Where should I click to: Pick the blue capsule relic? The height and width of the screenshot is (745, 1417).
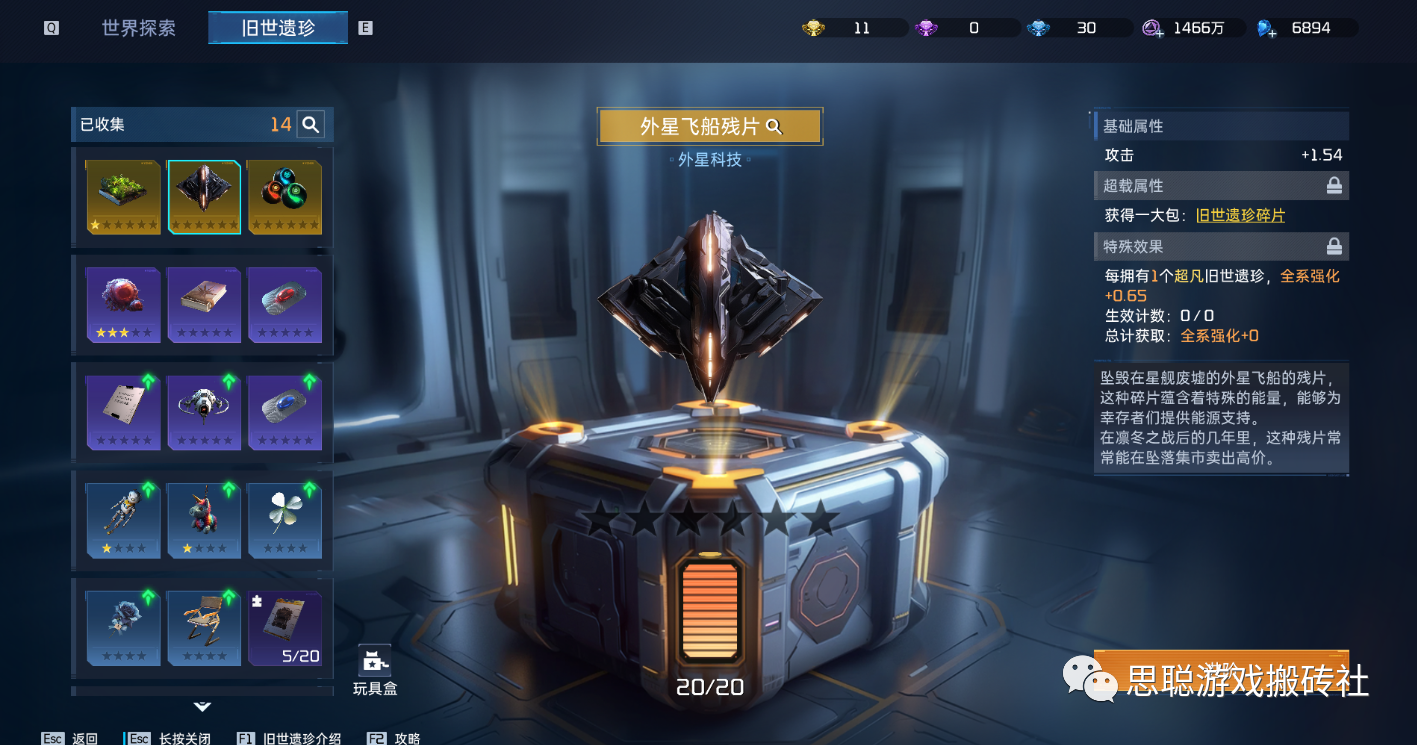(284, 412)
